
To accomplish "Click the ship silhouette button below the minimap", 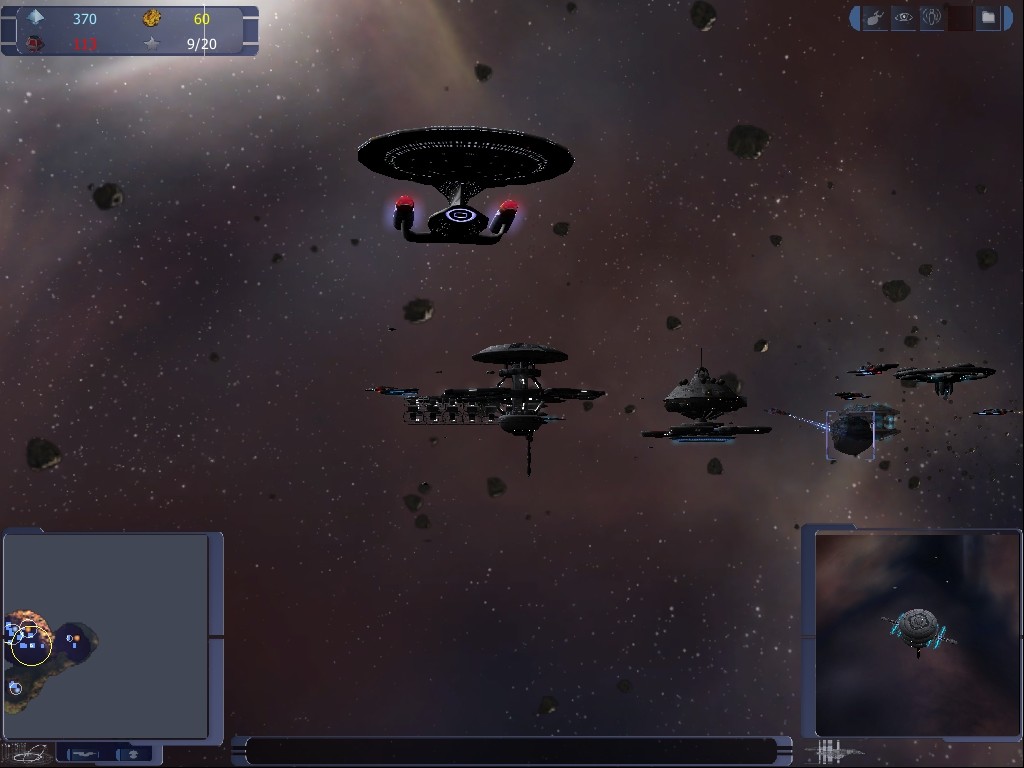I will [87, 753].
